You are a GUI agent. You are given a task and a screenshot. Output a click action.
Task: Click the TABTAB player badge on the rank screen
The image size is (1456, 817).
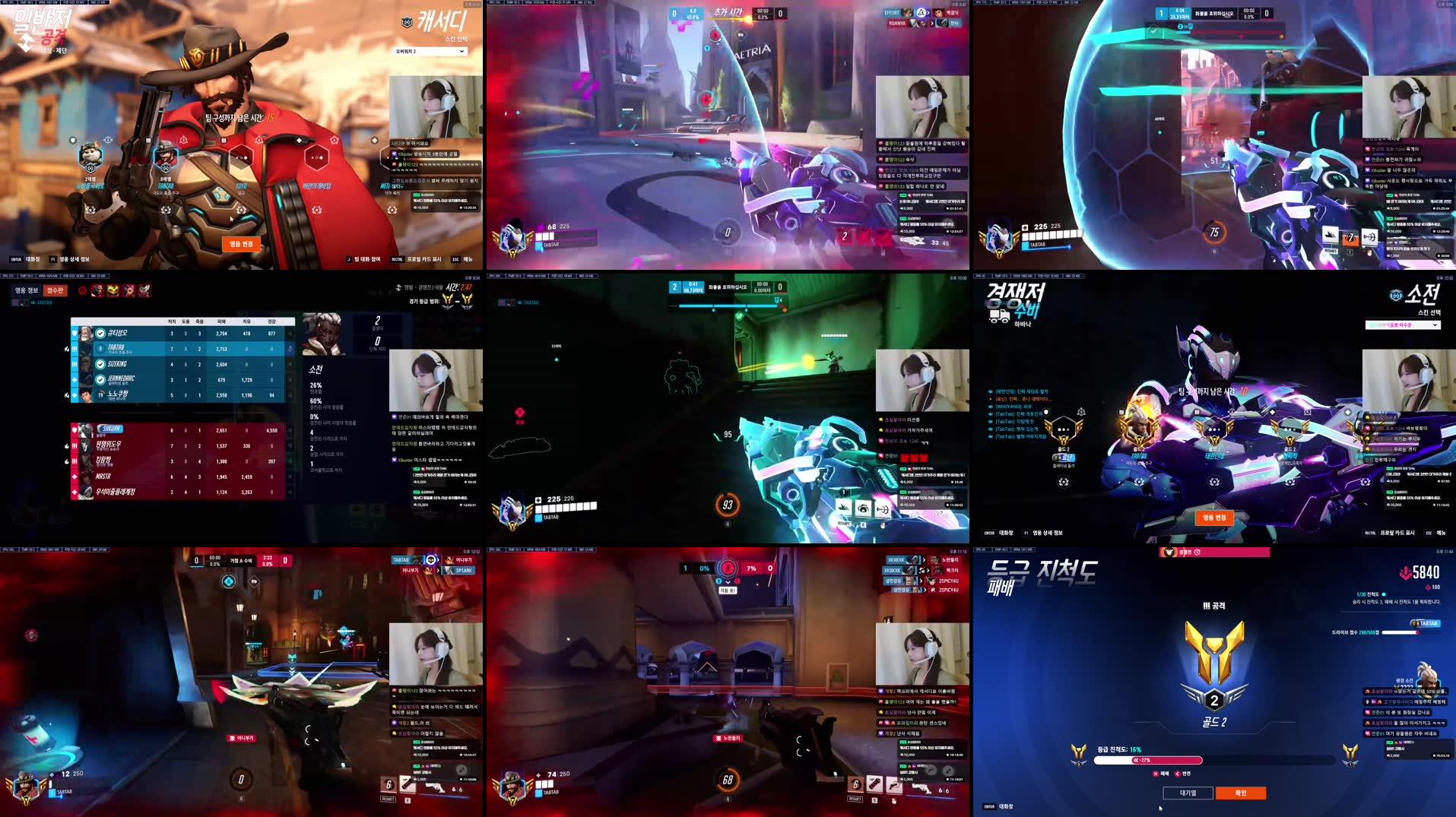tap(1428, 623)
